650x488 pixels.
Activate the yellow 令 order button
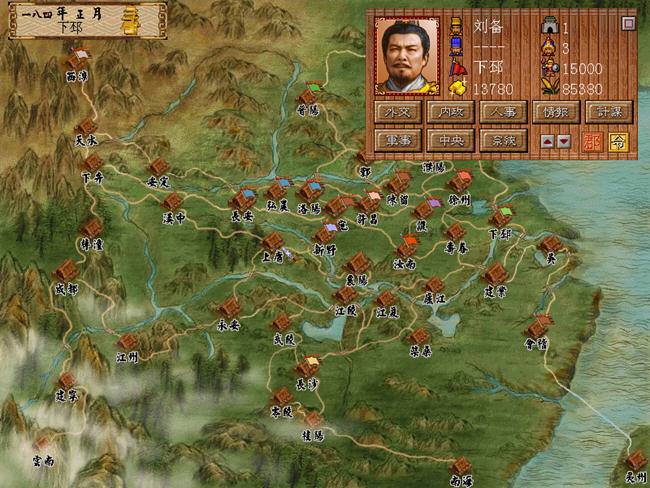[619, 142]
